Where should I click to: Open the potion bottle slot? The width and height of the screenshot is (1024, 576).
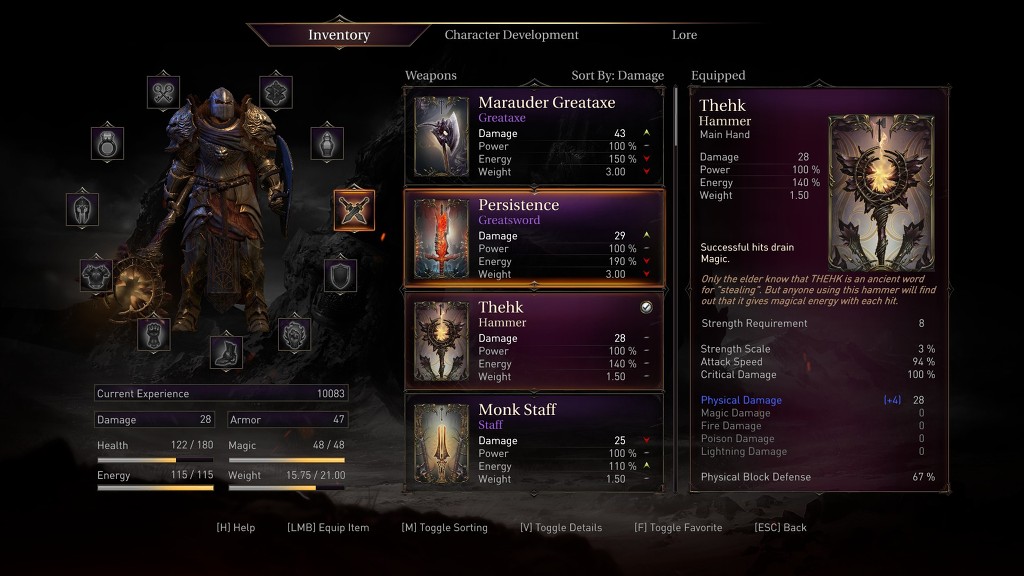(327, 143)
